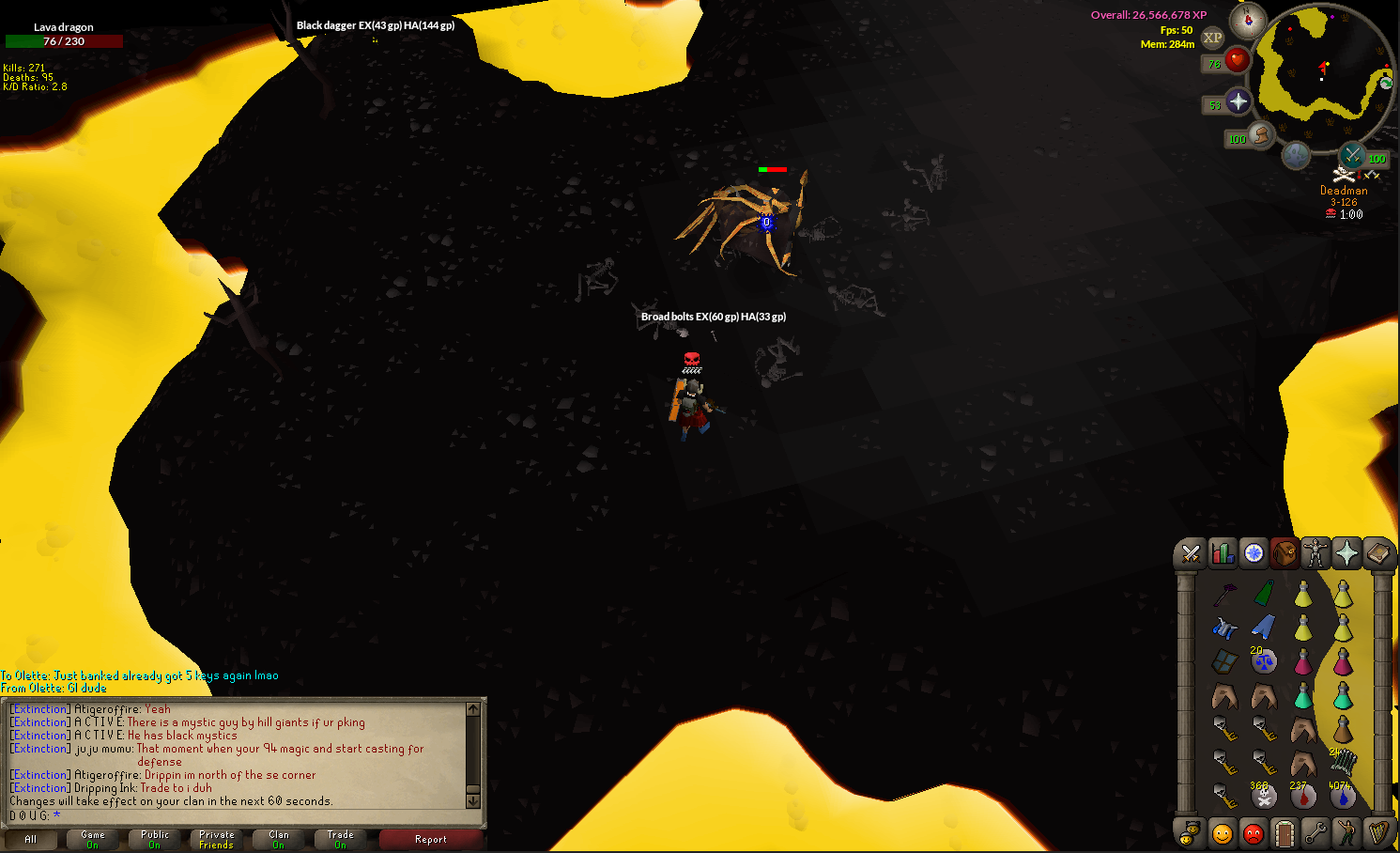This screenshot has height=853, width=1400.
Task: Open the Logout door tab
Action: point(1284,832)
